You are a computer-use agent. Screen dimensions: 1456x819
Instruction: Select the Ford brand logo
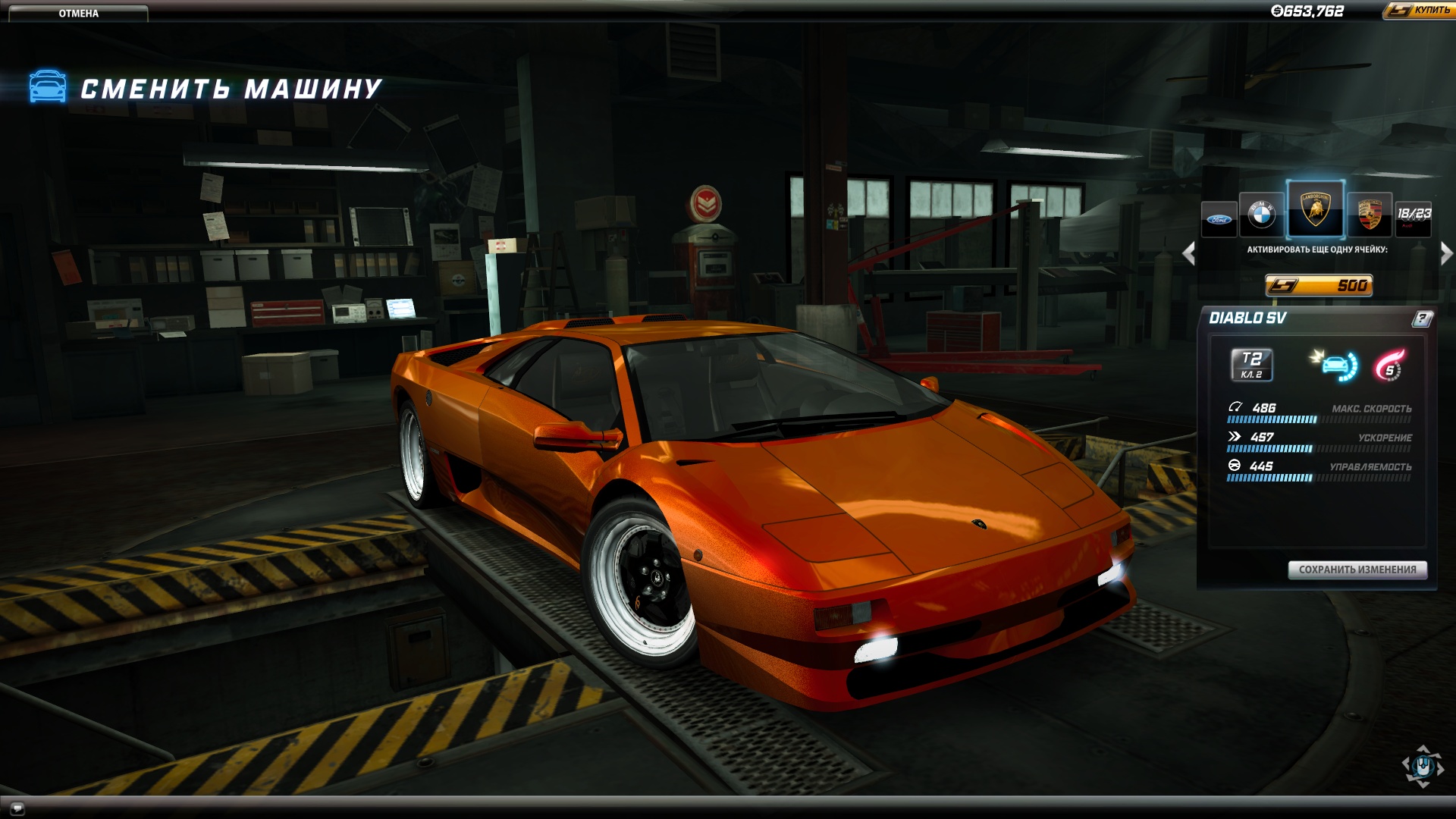pyautogui.click(x=1219, y=220)
